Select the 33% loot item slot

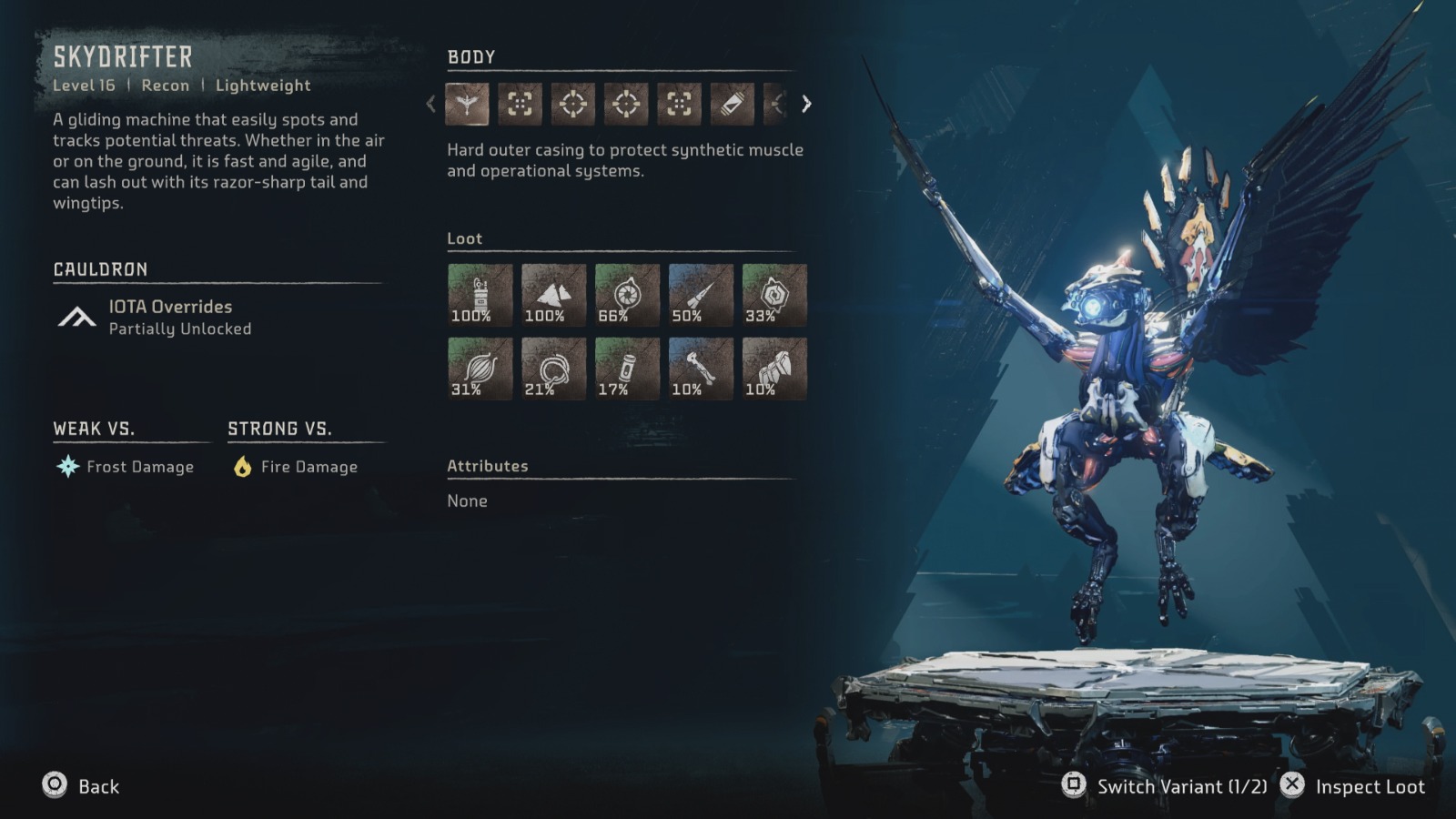(774, 295)
